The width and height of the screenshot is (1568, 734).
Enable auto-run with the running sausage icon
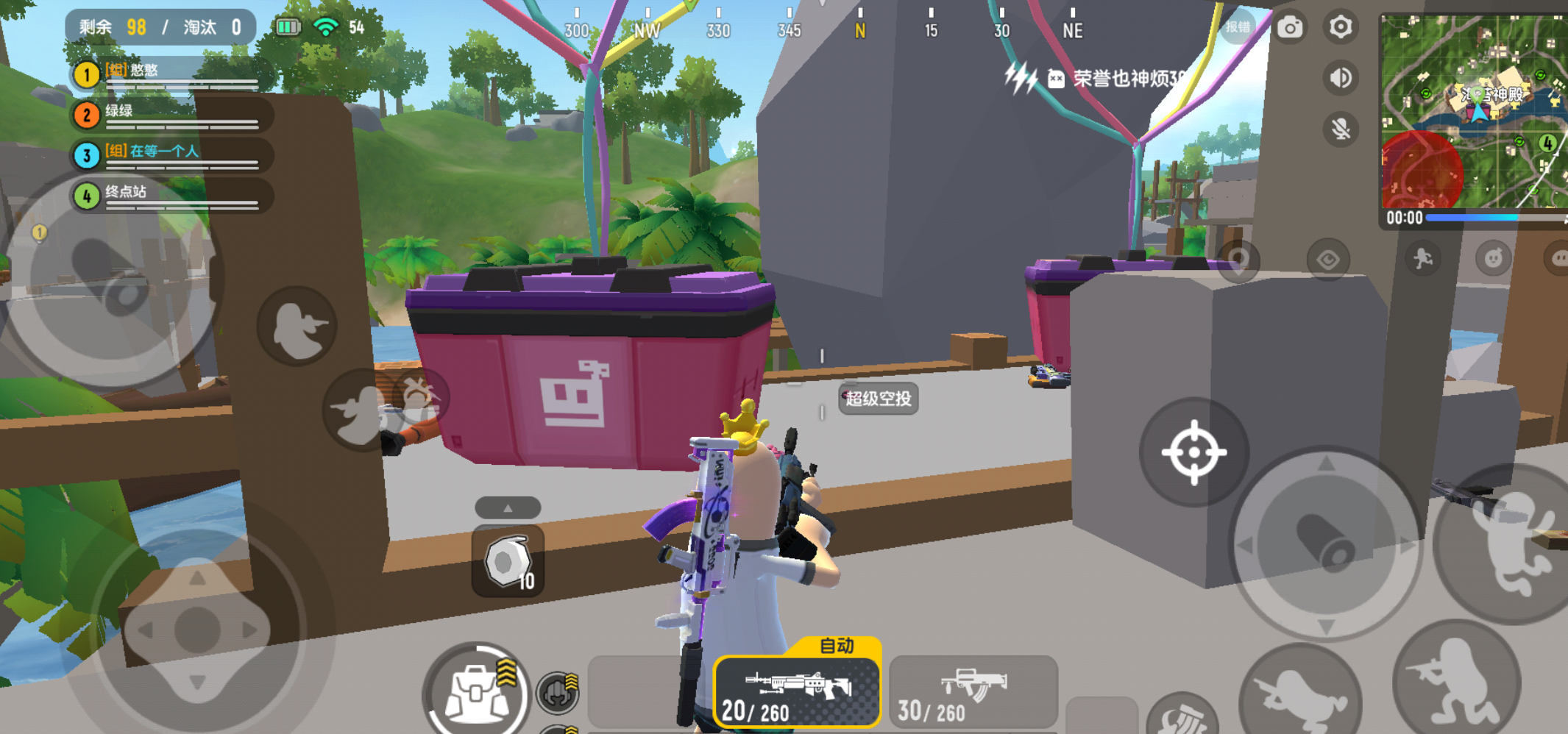click(x=1423, y=259)
